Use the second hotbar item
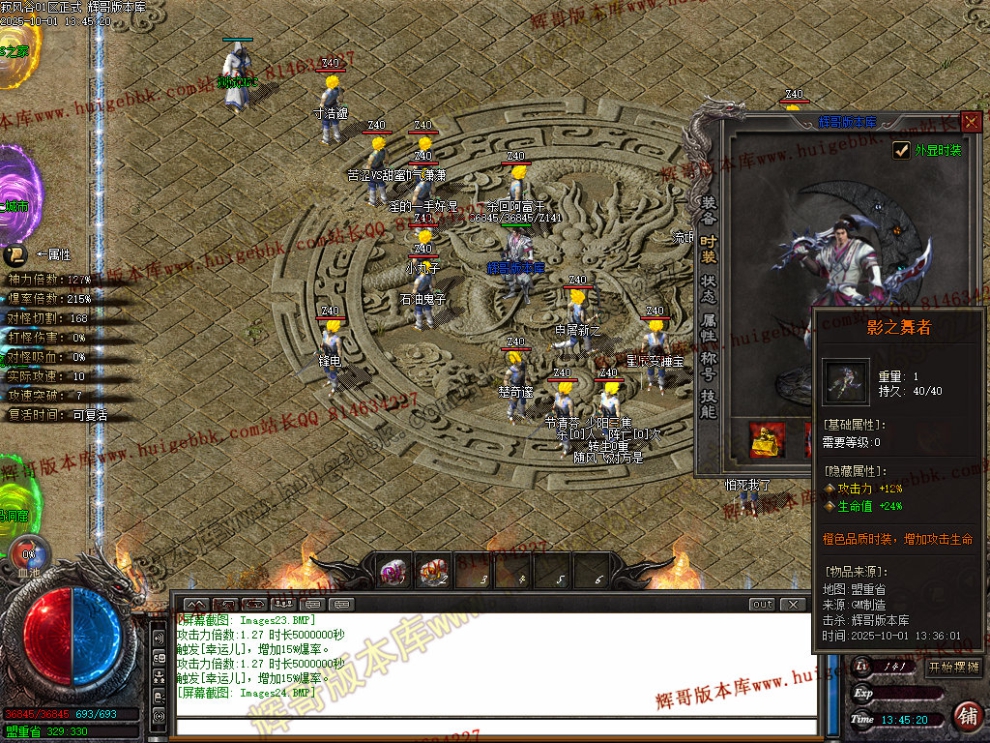This screenshot has width=990, height=743. point(432,572)
